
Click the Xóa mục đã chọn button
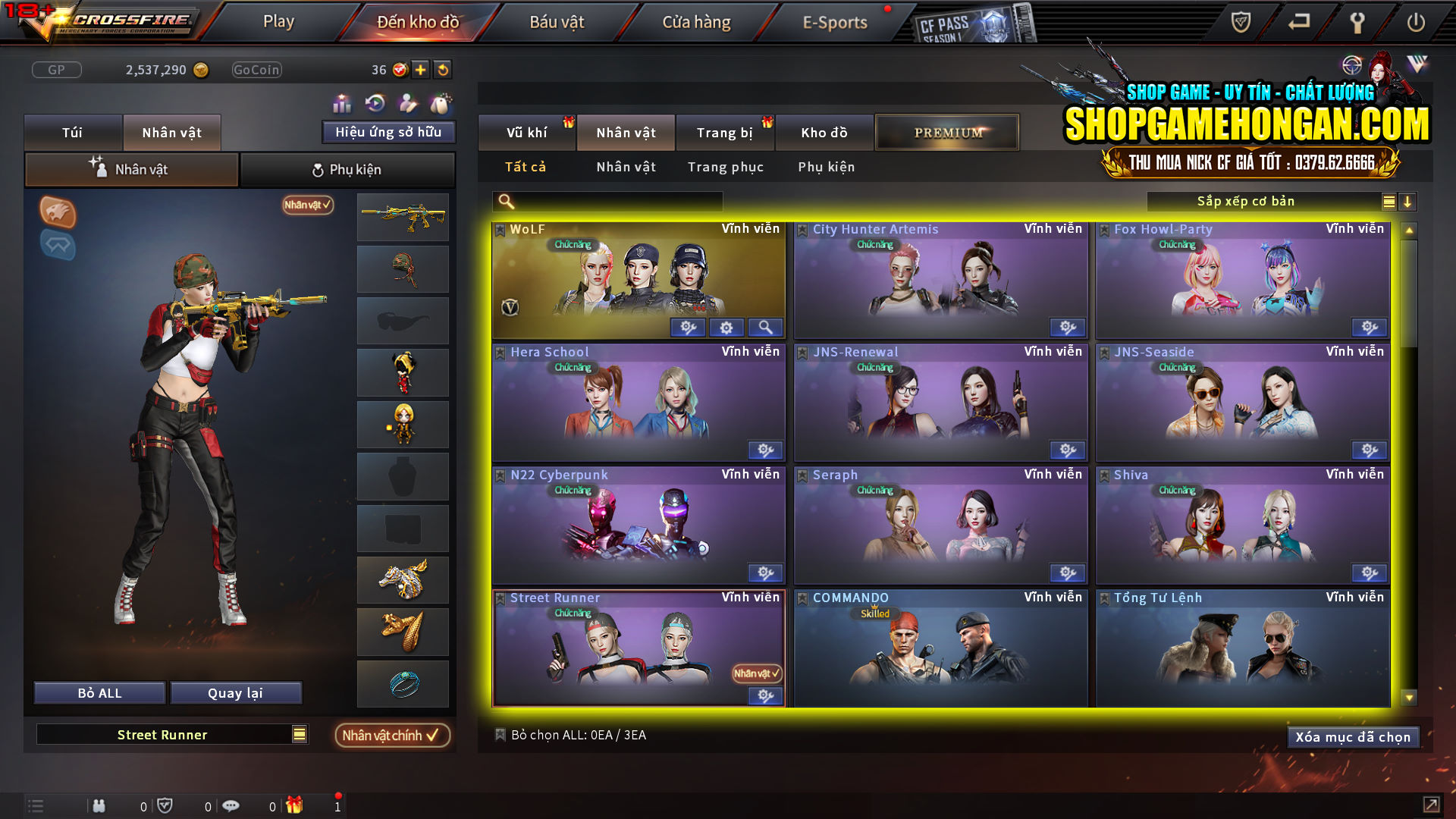pyautogui.click(x=1353, y=736)
